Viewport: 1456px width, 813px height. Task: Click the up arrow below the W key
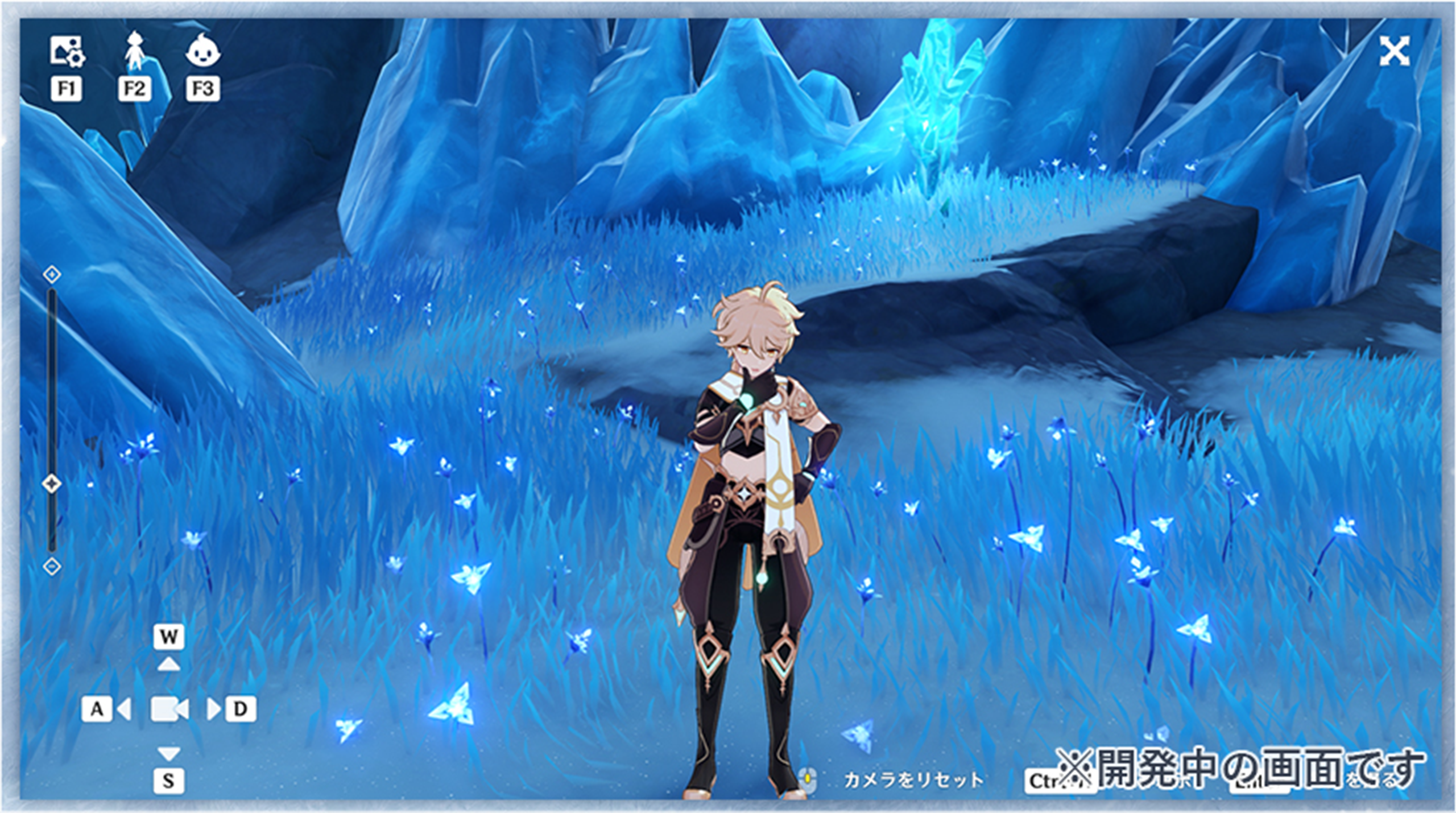click(168, 663)
